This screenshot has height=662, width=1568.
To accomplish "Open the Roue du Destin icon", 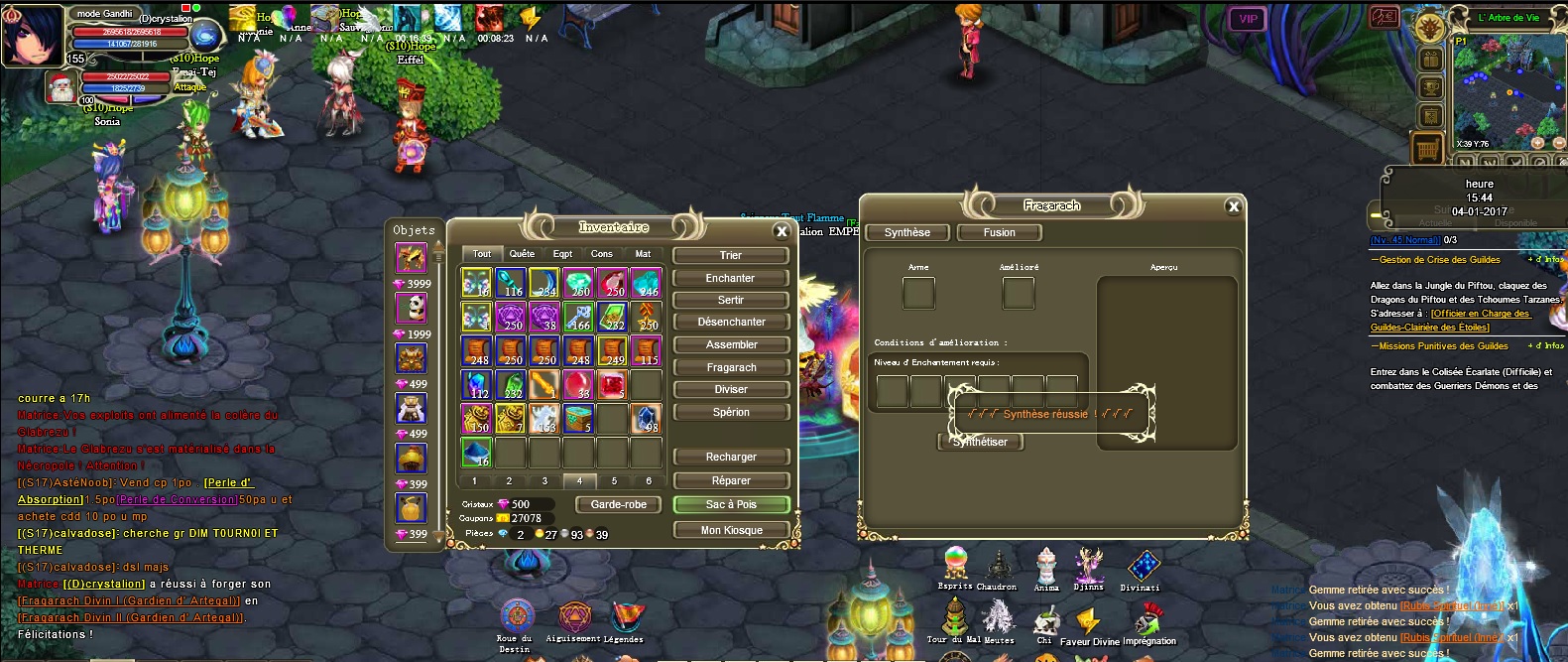I will coord(516,616).
